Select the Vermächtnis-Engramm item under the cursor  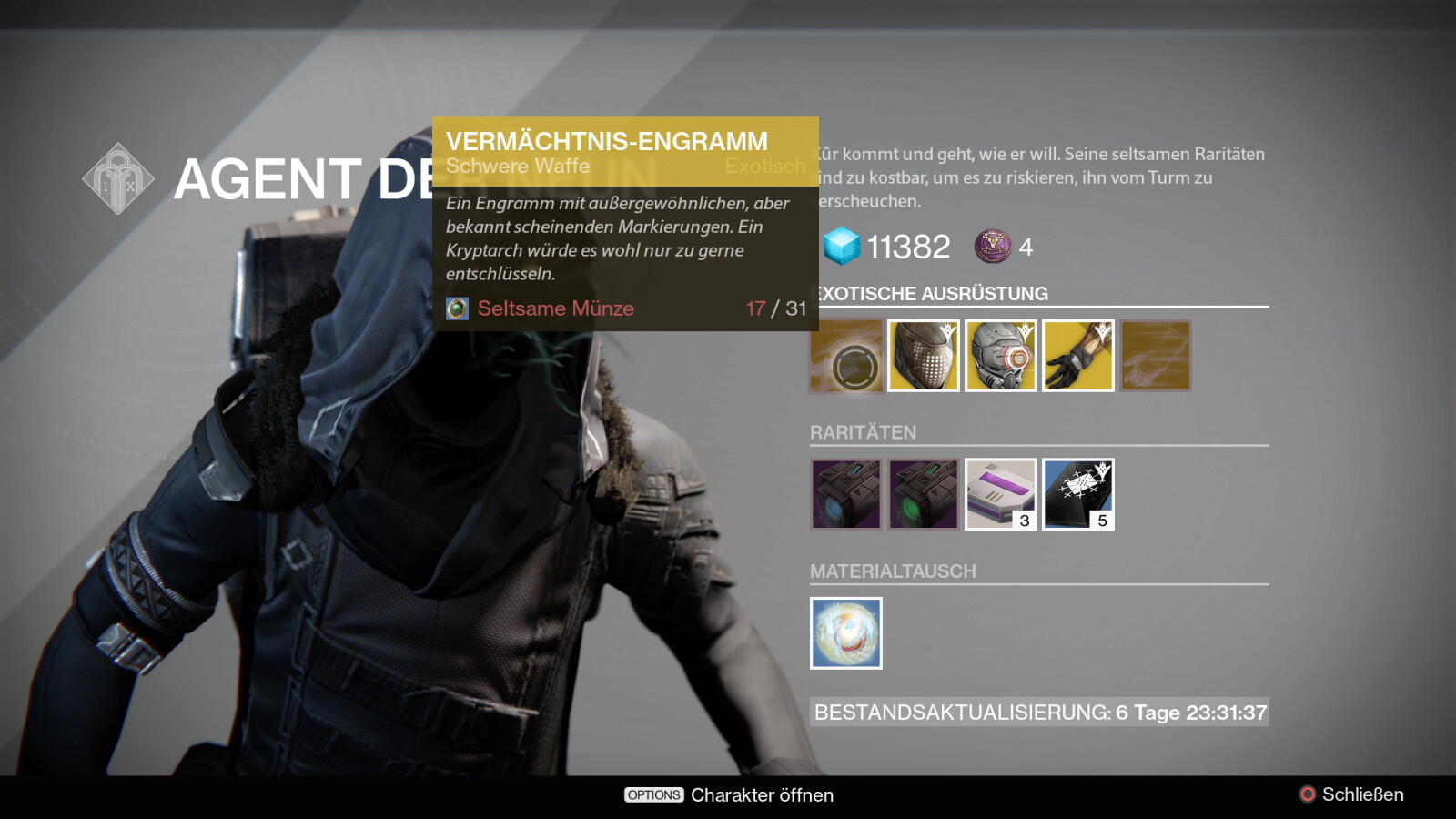[x=846, y=357]
